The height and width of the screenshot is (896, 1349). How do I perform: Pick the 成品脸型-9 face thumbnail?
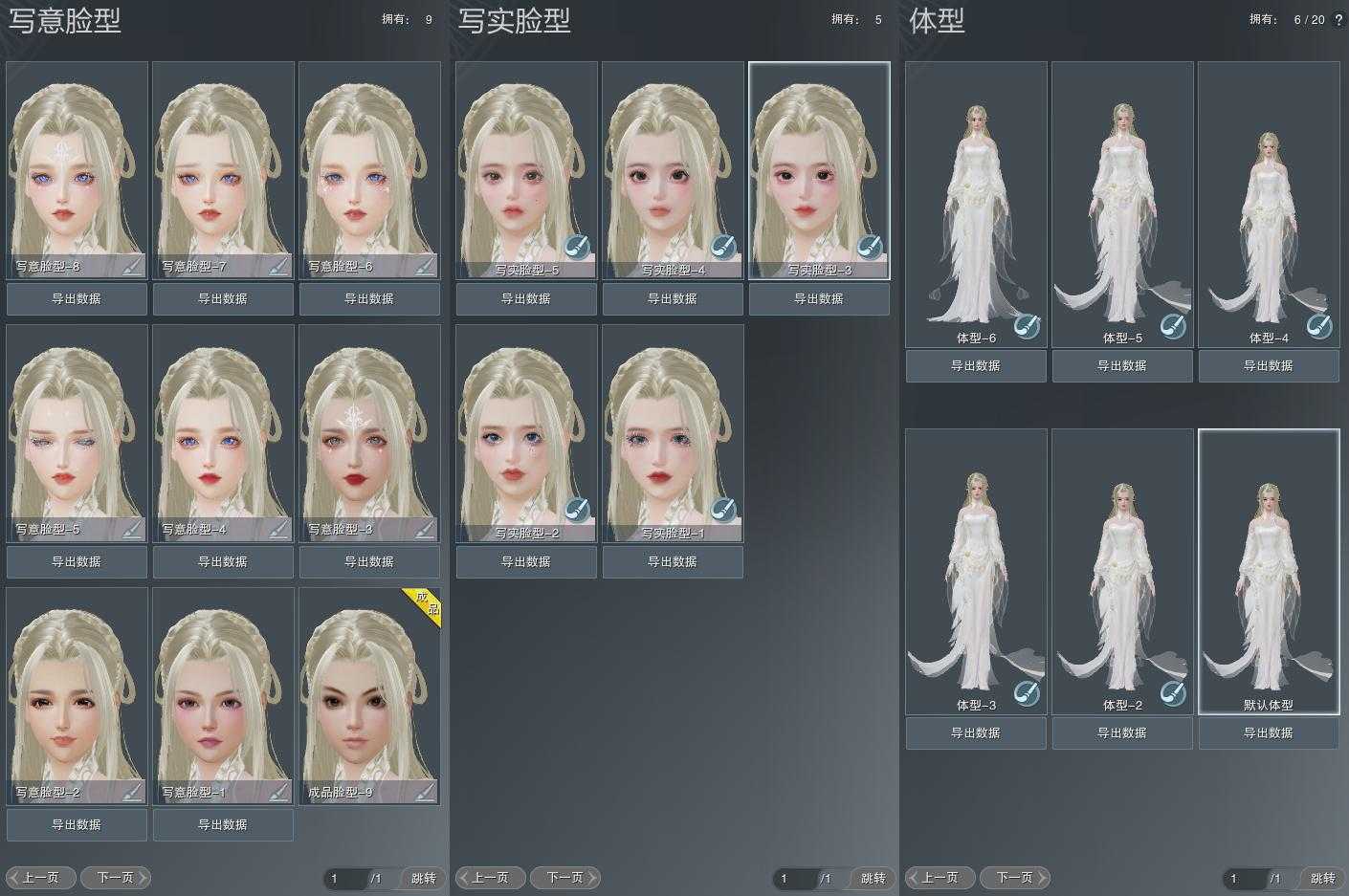[369, 688]
